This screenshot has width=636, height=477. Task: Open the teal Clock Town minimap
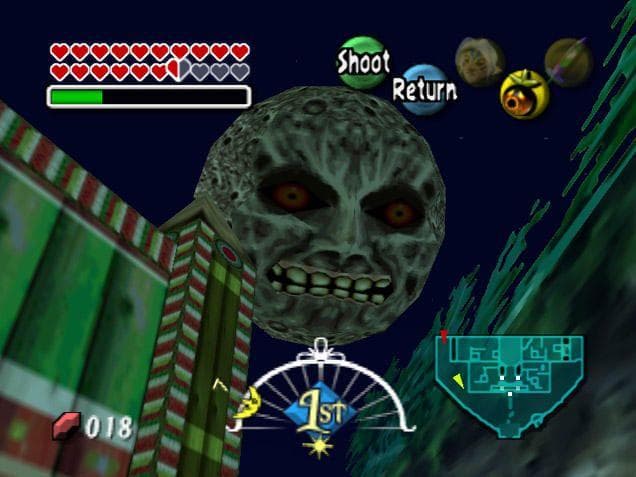(510, 381)
